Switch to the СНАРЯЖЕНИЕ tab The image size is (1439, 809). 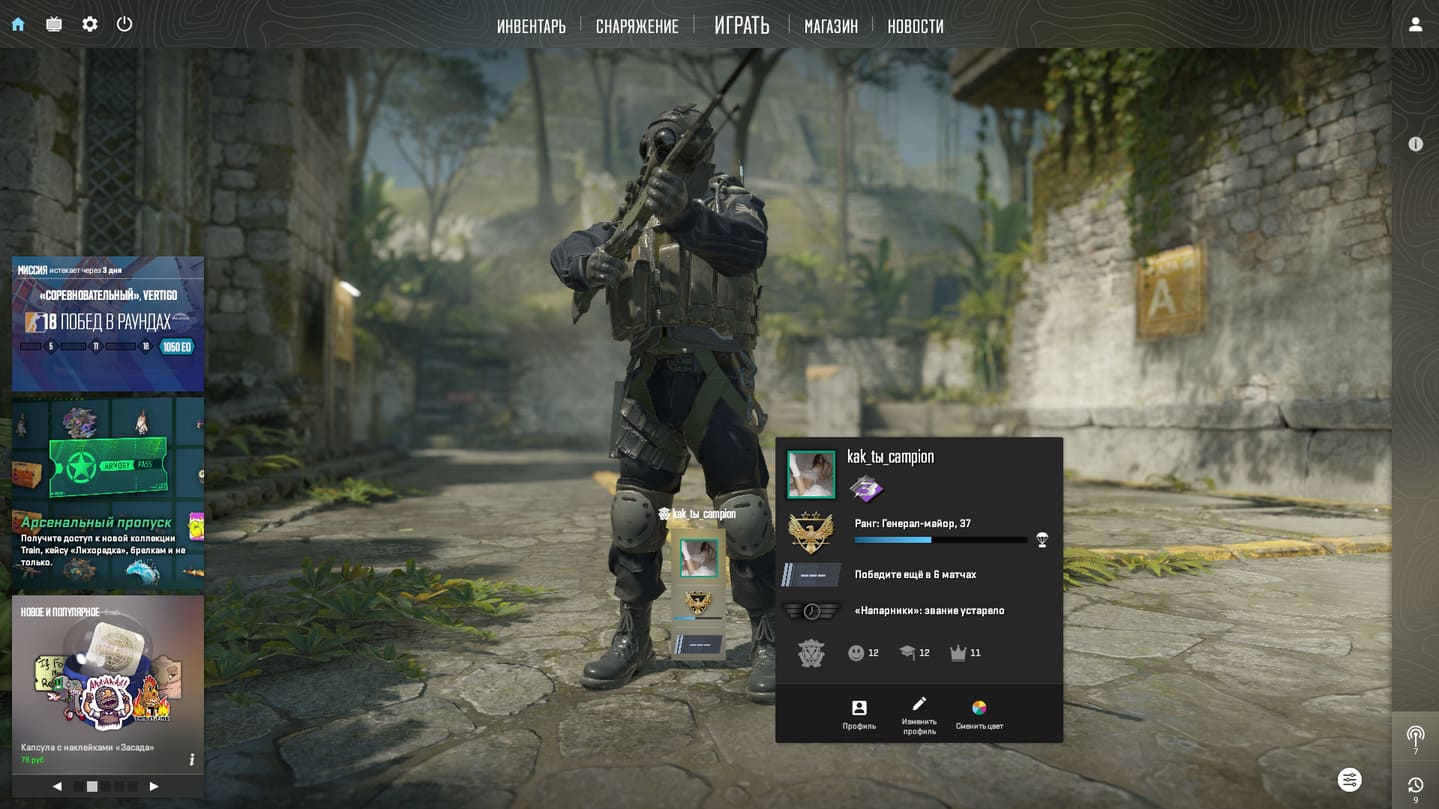point(637,26)
